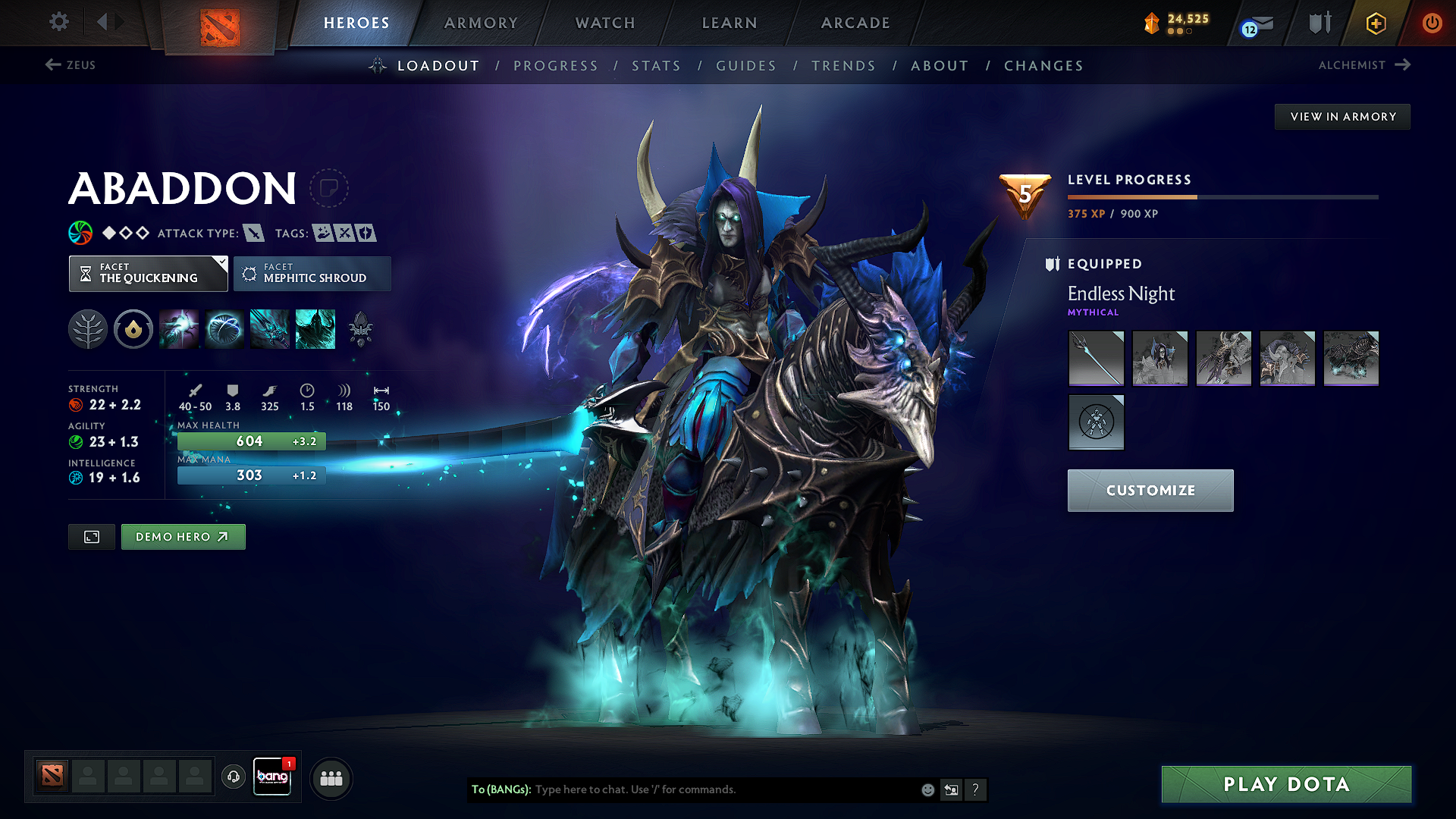Select the Borrowed Time ultimate ability icon
The width and height of the screenshot is (1456, 819).
[315, 329]
